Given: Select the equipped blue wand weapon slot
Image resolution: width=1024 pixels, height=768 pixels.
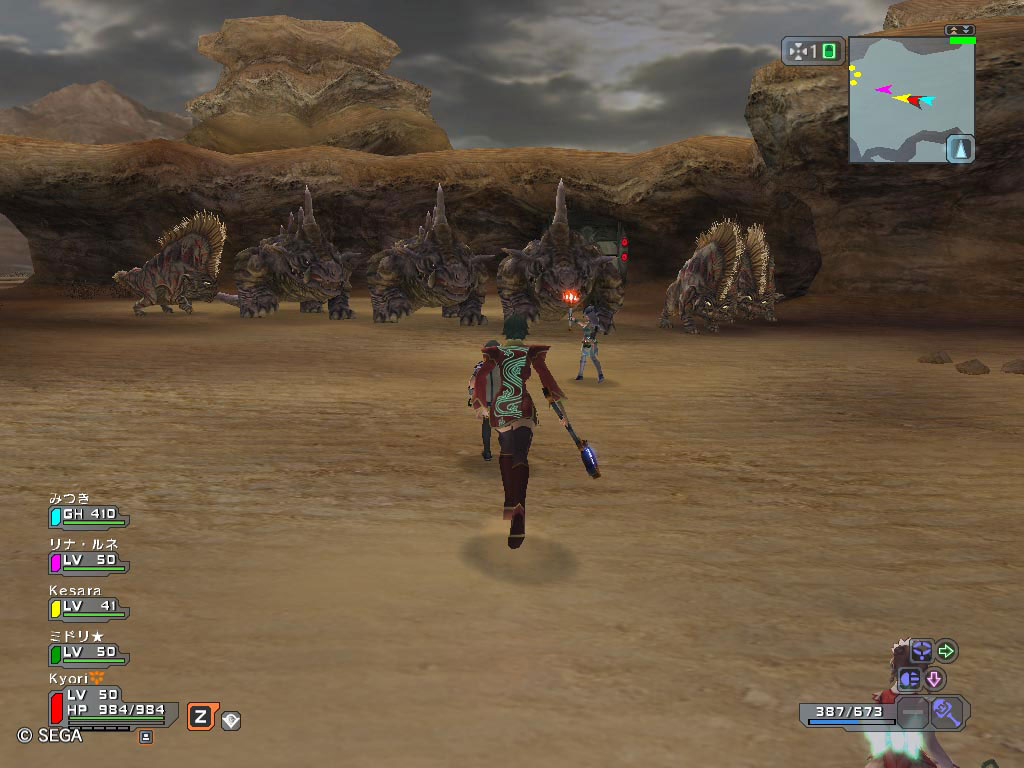Looking at the screenshot, I should tap(948, 713).
